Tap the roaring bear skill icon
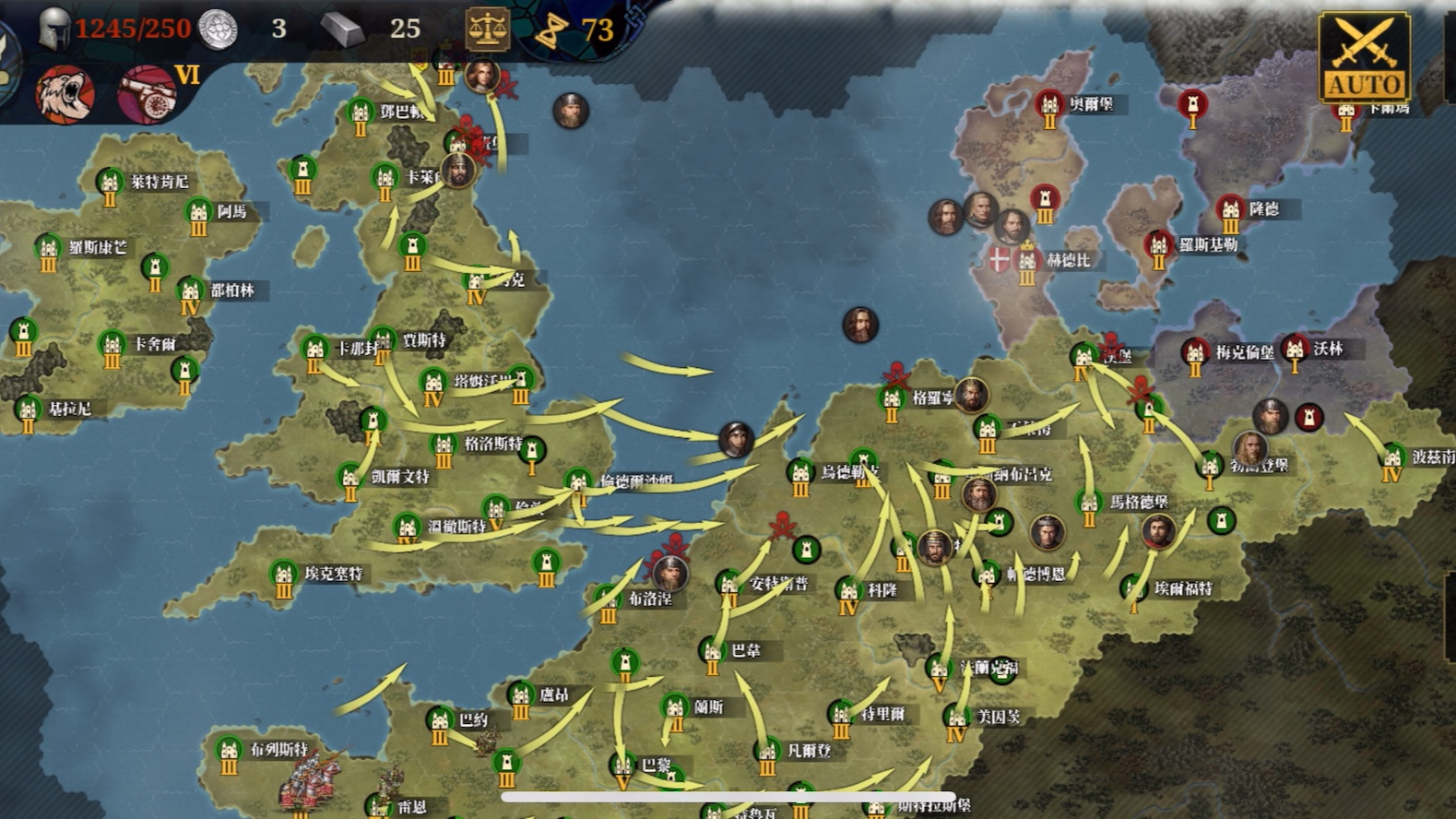Viewport: 1456px width, 819px height. 65,94
